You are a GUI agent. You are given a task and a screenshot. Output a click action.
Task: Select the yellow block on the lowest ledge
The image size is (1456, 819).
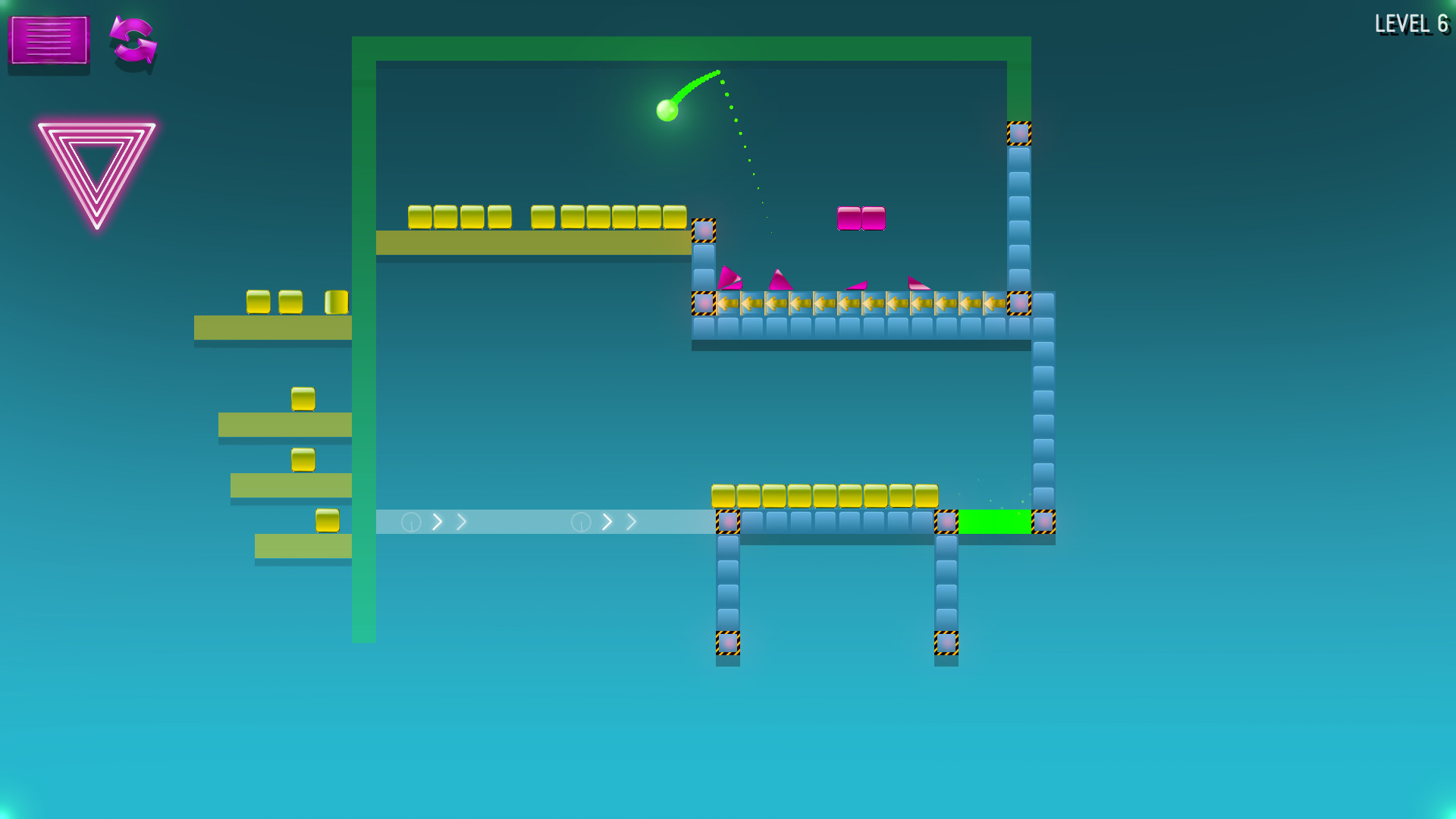326,522
